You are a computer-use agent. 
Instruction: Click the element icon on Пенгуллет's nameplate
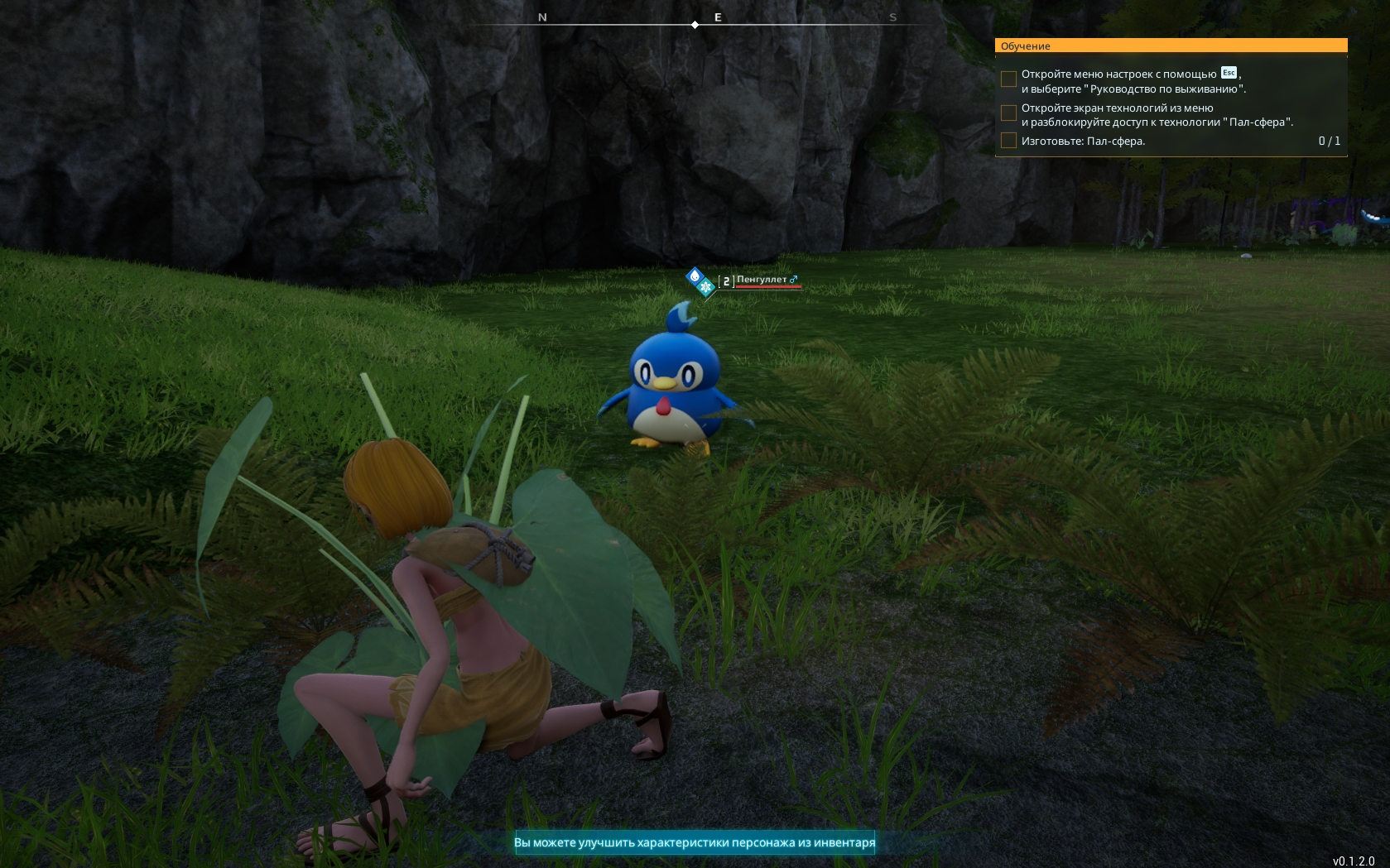coord(700,281)
